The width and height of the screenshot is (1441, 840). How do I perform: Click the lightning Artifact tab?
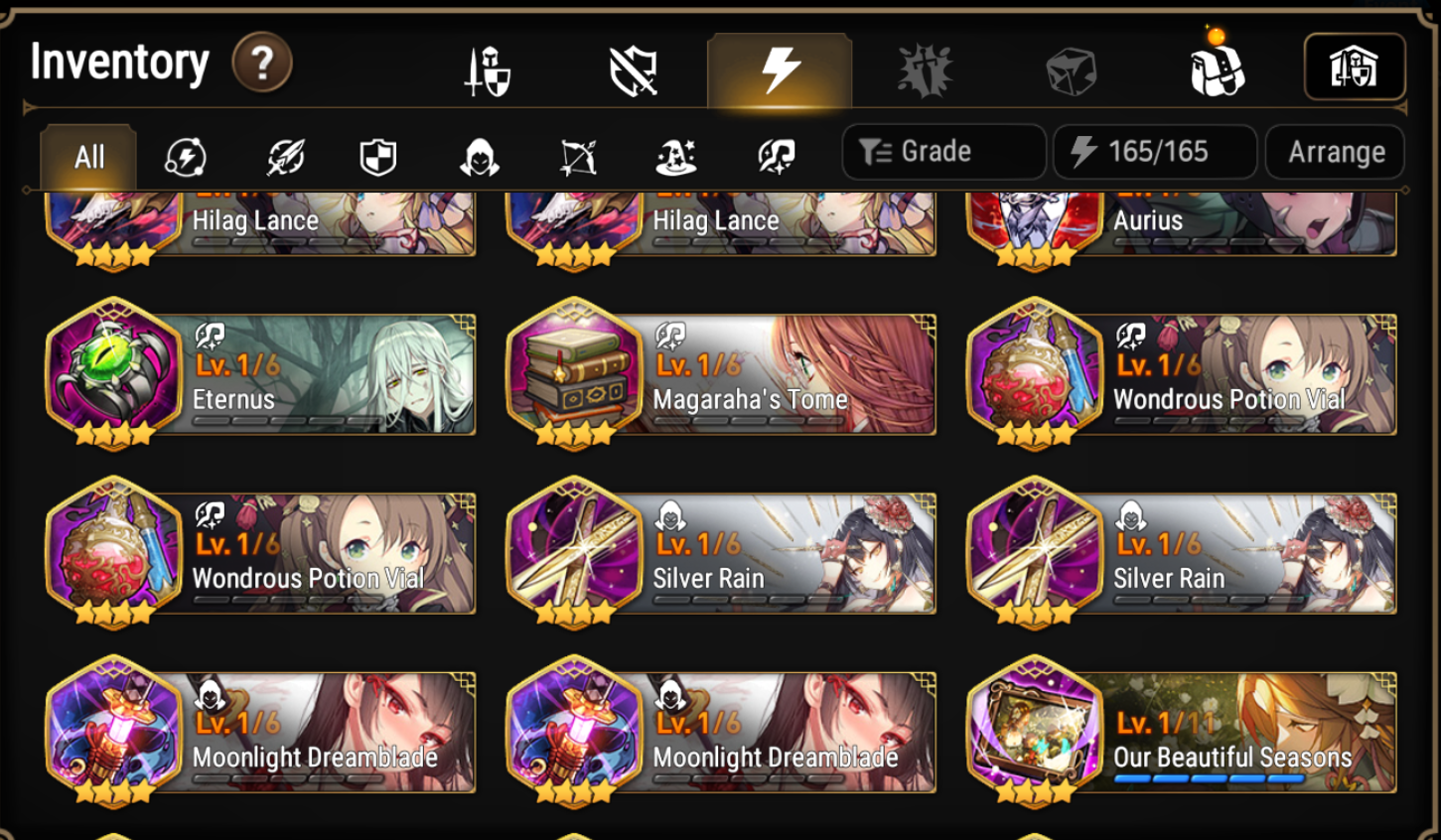pyautogui.click(x=780, y=68)
